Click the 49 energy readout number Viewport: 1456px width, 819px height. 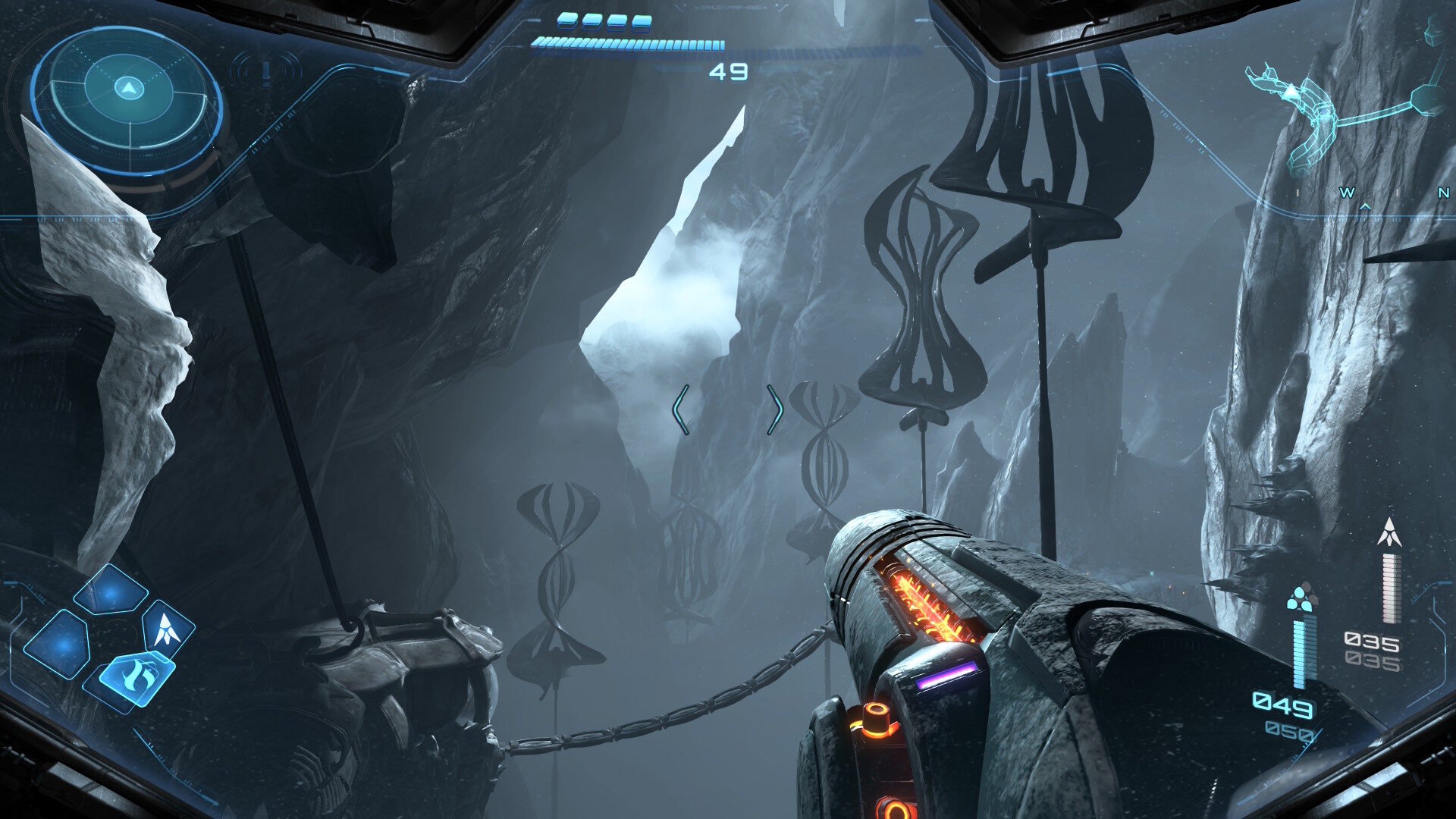(x=730, y=71)
